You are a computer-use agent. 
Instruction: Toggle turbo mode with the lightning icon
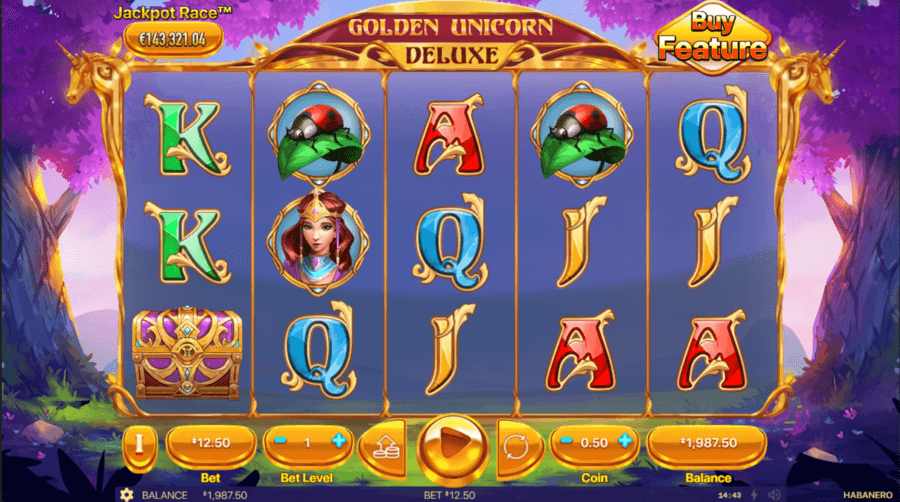[x=752, y=494]
